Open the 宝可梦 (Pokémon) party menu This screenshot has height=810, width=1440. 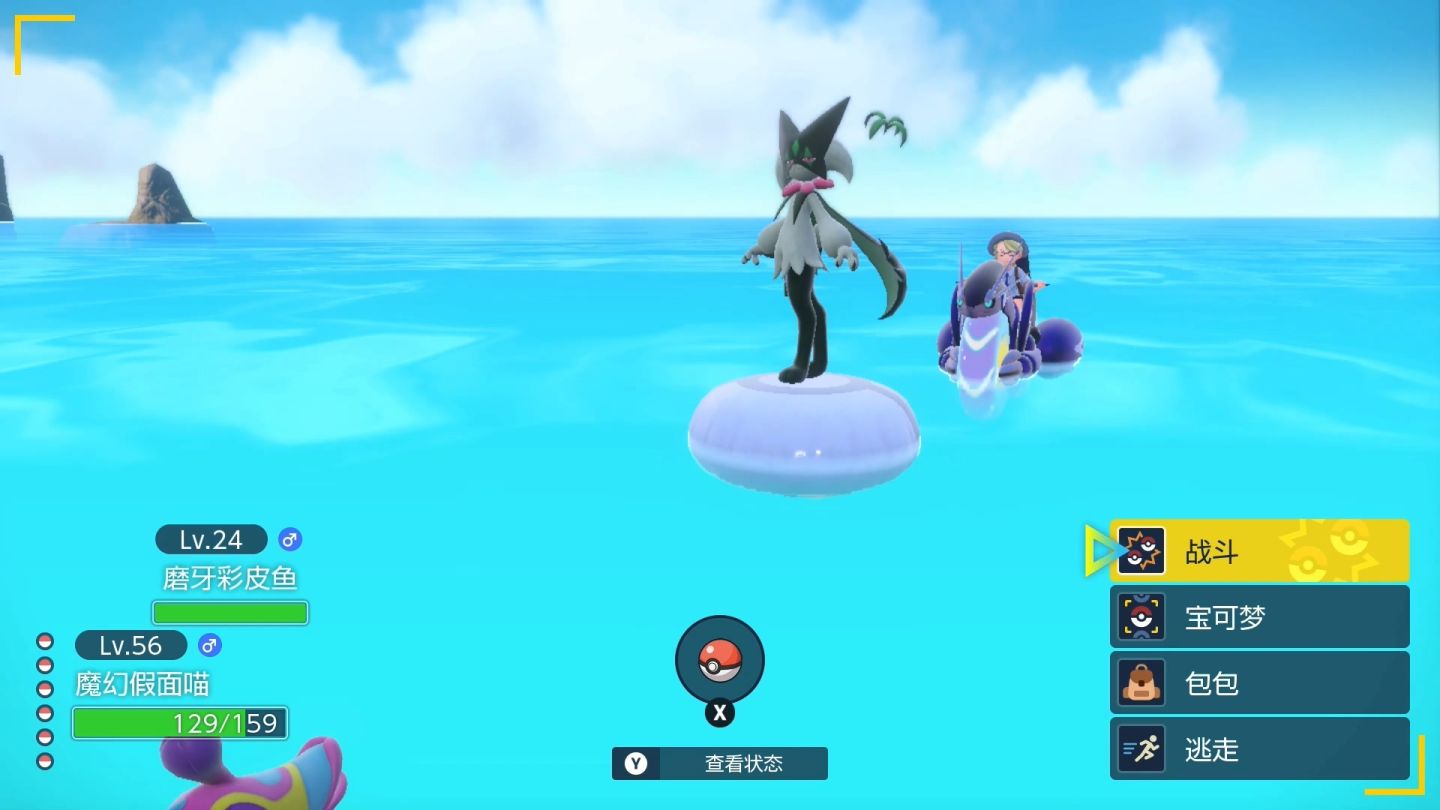(1258, 617)
